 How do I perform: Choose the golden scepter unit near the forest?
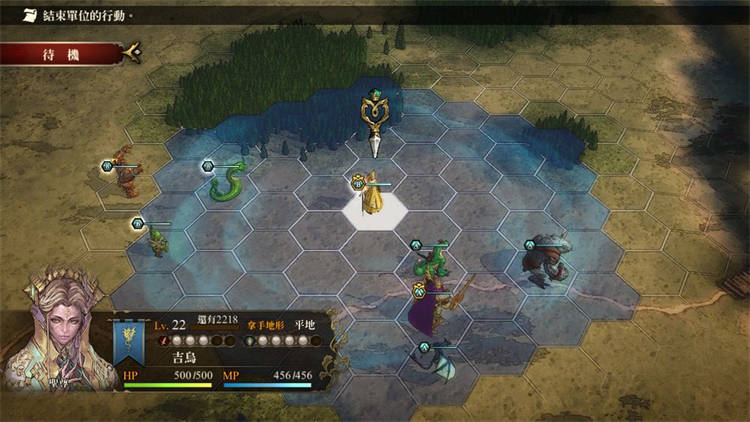tap(374, 119)
